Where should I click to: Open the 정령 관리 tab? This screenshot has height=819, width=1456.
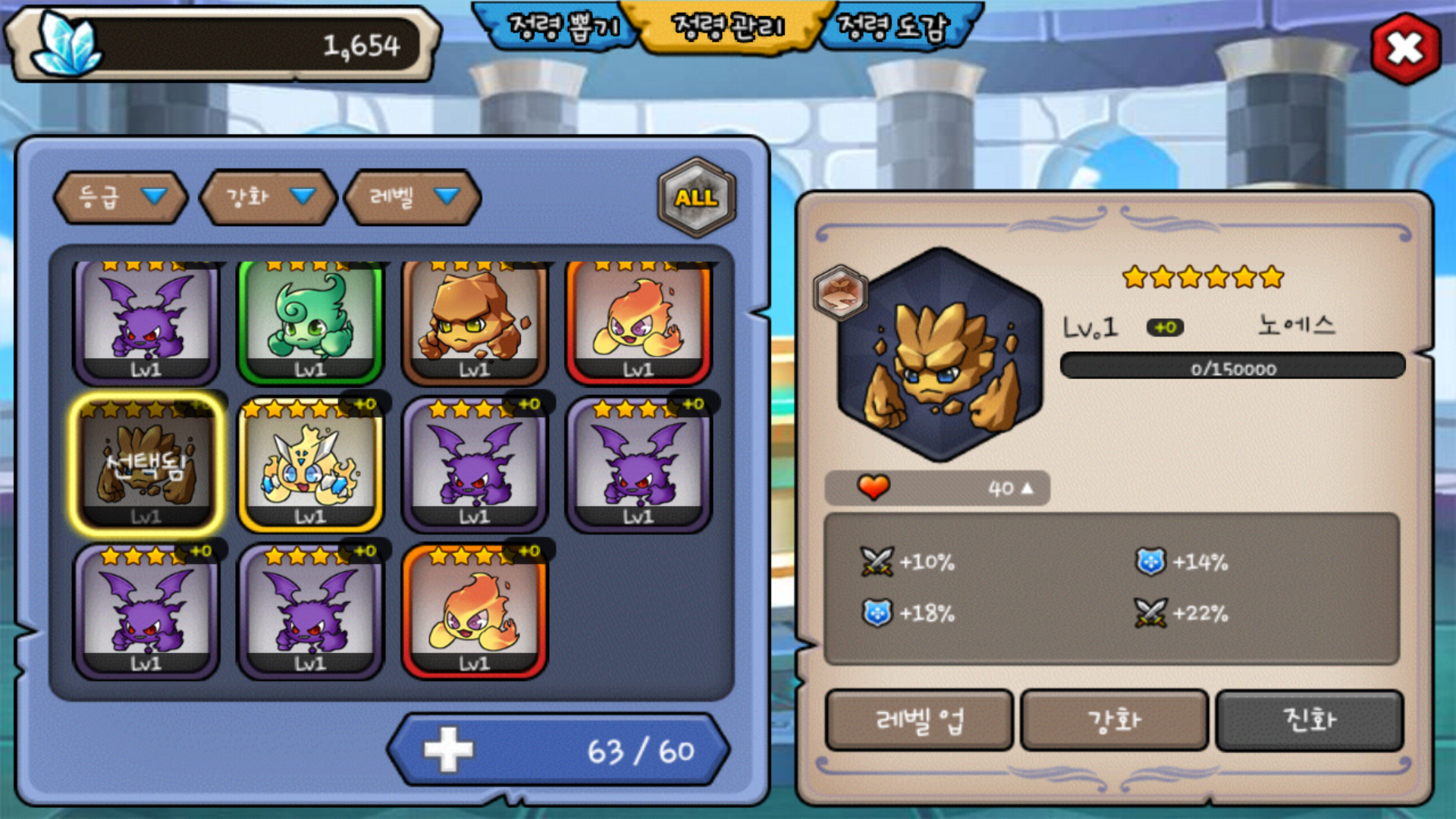click(728, 27)
